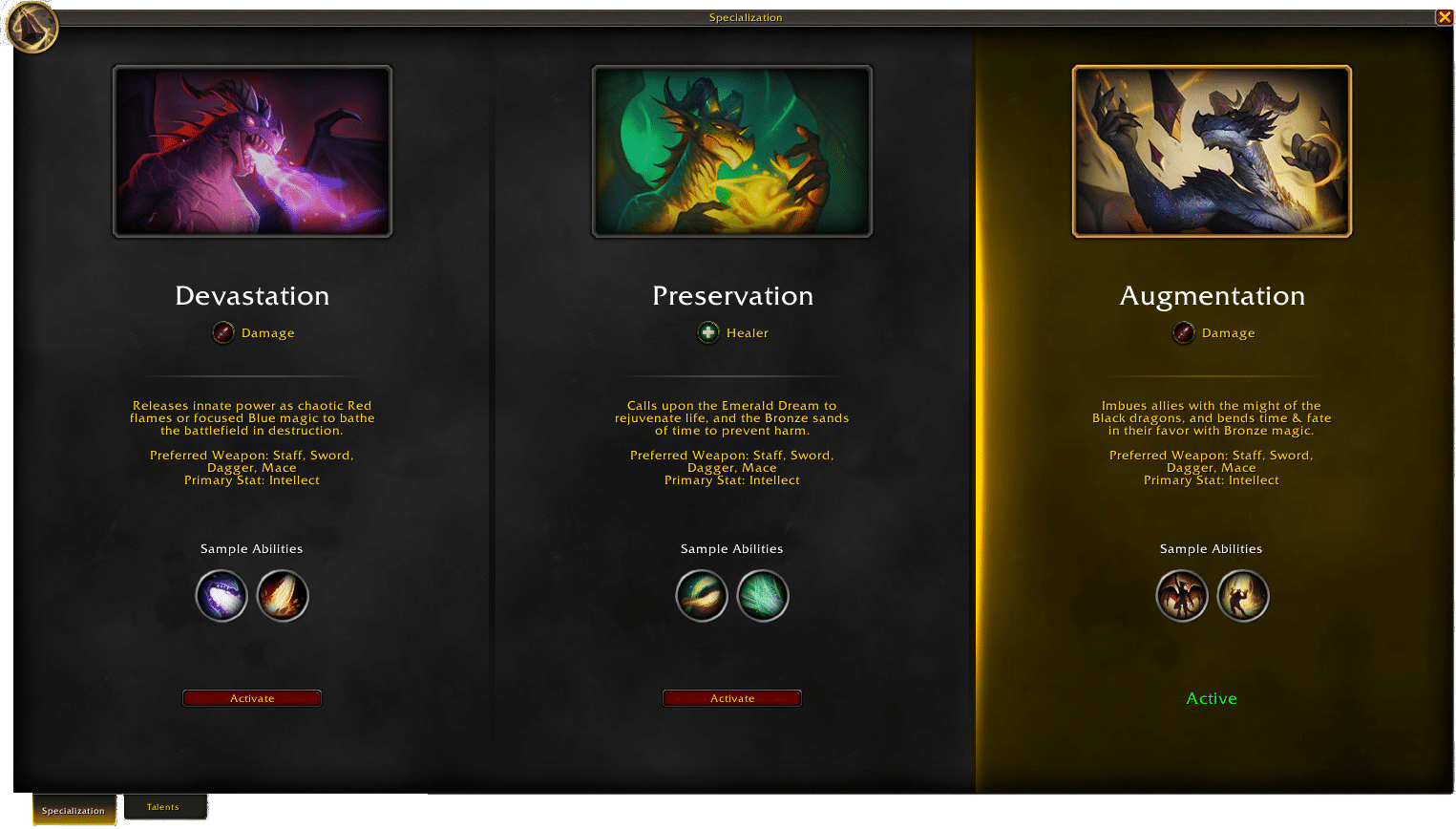
Task: Inspect Augmentation's glowing figure sample ability
Action: (x=1243, y=596)
